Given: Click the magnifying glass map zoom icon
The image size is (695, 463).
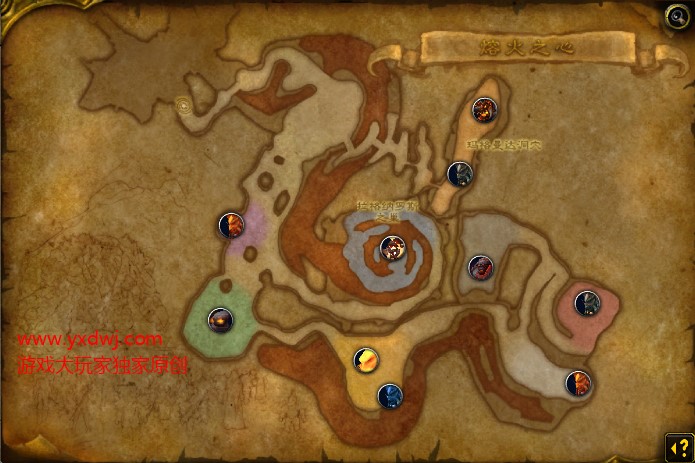Looking at the screenshot, I should tap(676, 15).
